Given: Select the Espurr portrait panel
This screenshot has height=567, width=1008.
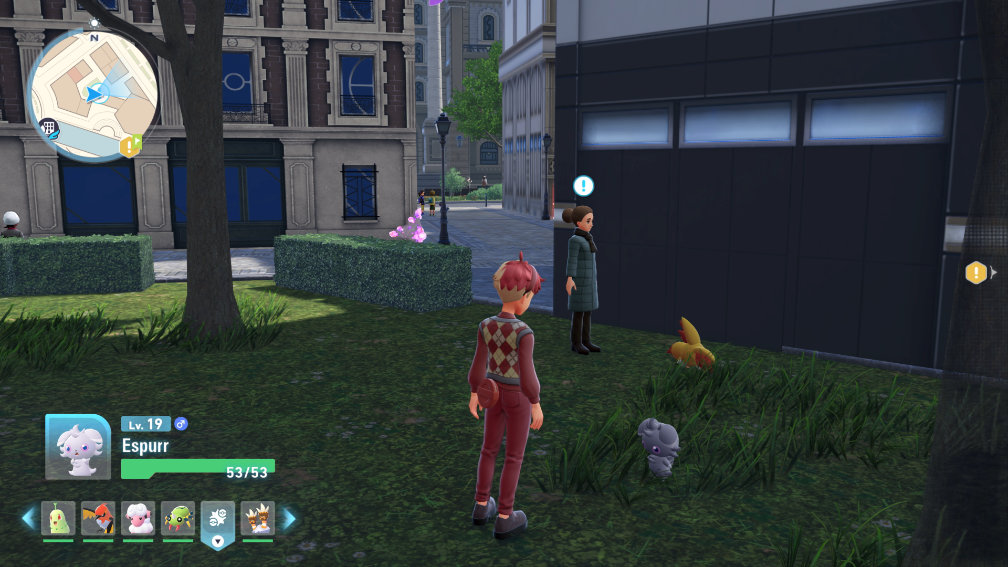Looking at the screenshot, I should coord(78,446).
